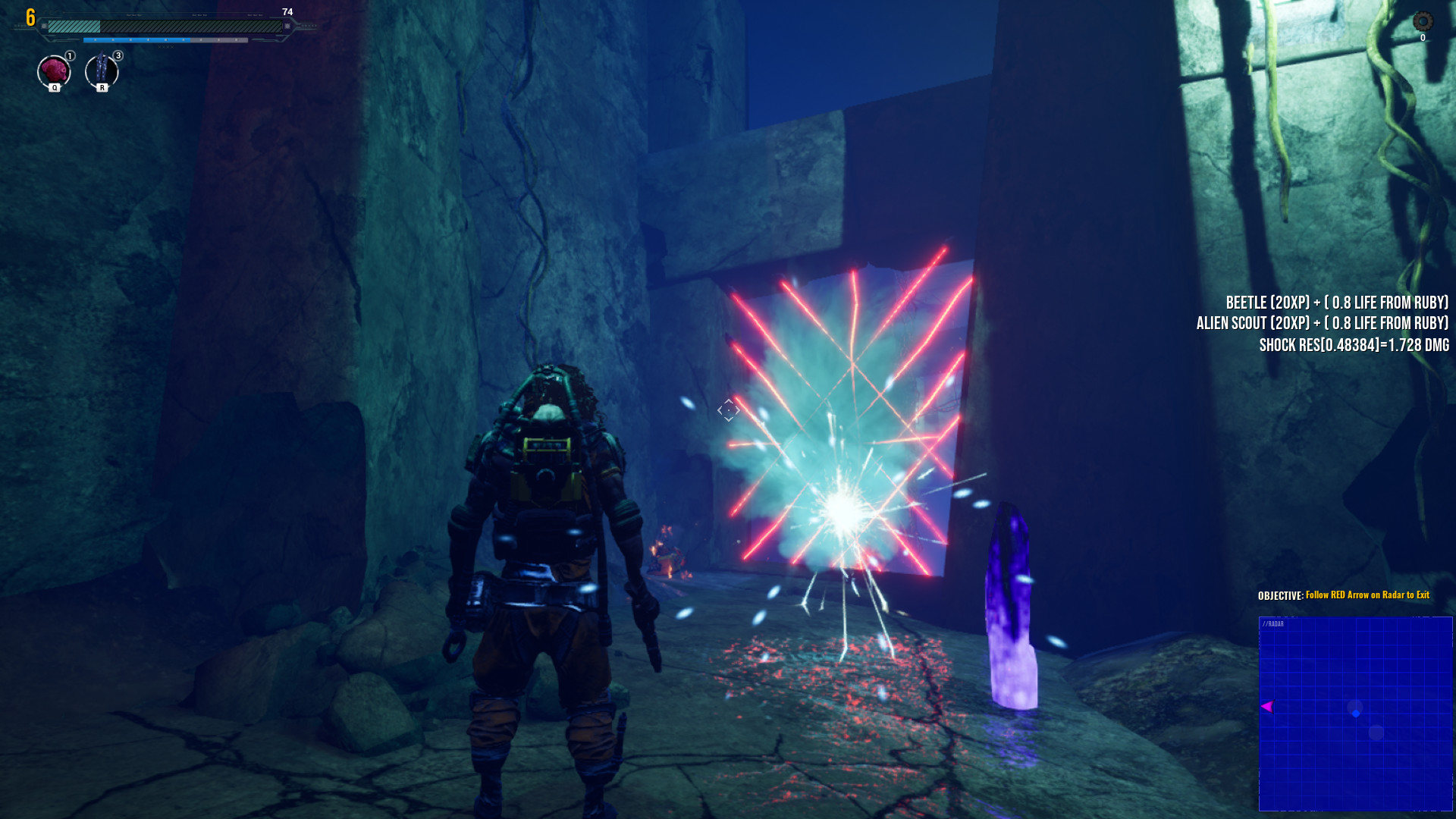
Task: Select the Q ability with the pink ruby icon
Action: tap(53, 71)
